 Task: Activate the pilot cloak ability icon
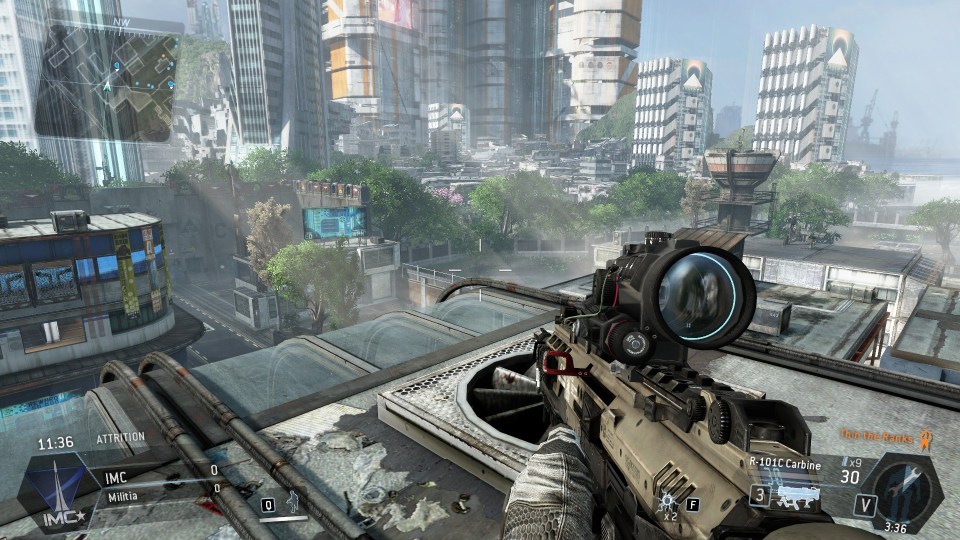click(x=292, y=502)
